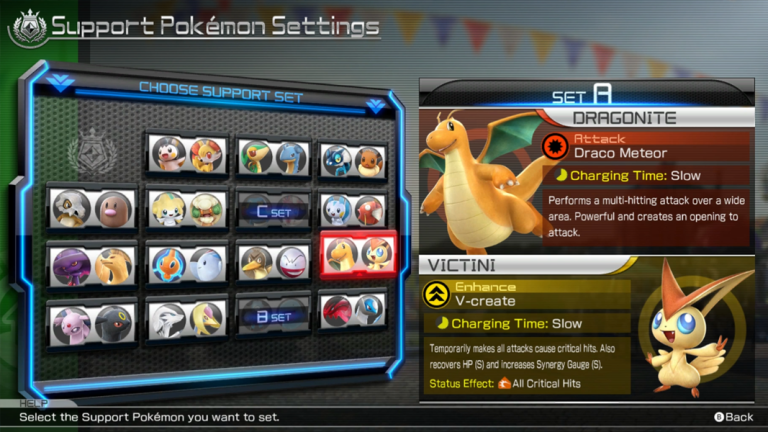Confirm the highlighted Dragonite and Victini set
The width and height of the screenshot is (768, 432).
pyautogui.click(x=358, y=255)
